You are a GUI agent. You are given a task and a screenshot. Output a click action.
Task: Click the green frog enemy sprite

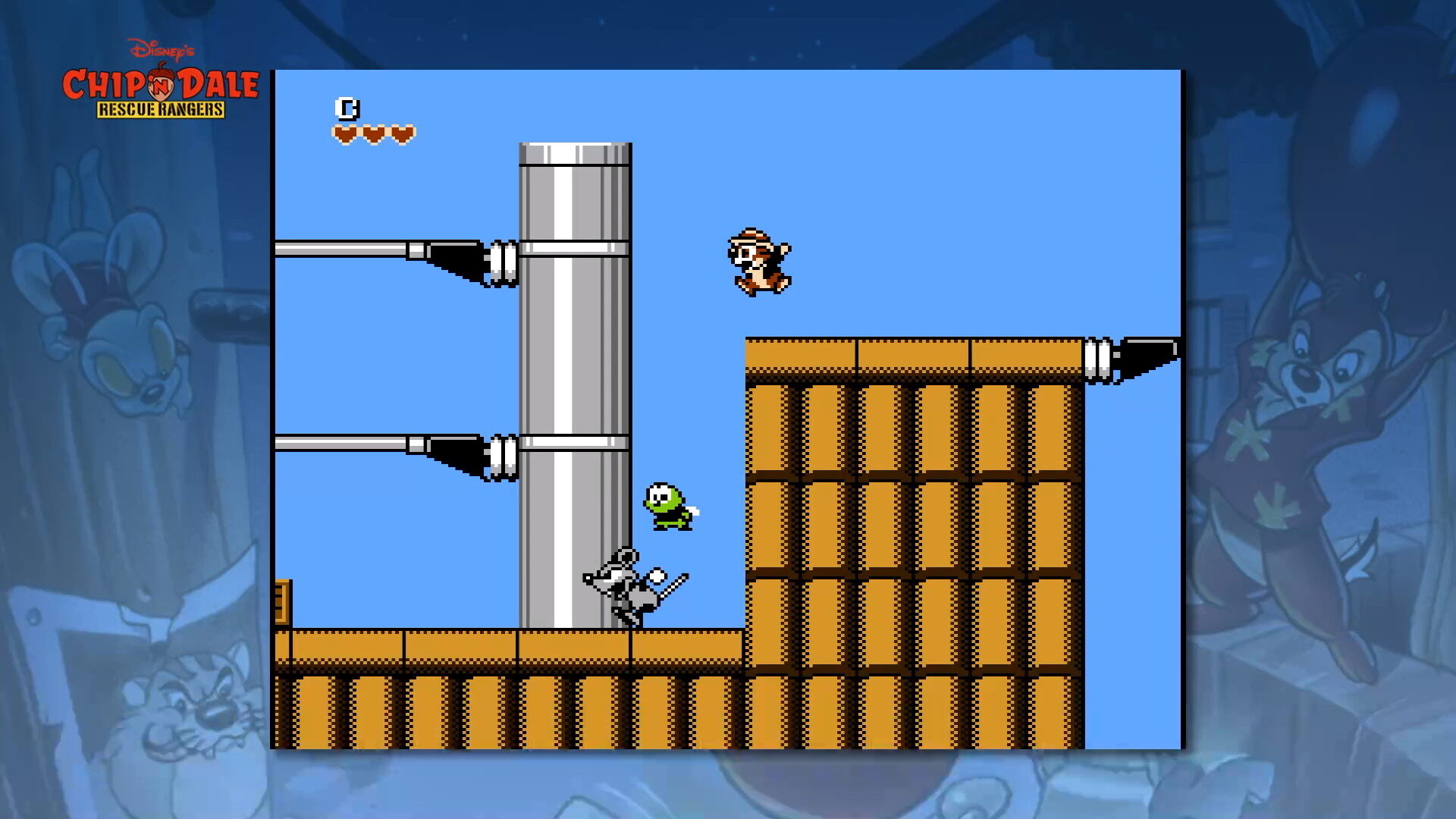[x=667, y=504]
